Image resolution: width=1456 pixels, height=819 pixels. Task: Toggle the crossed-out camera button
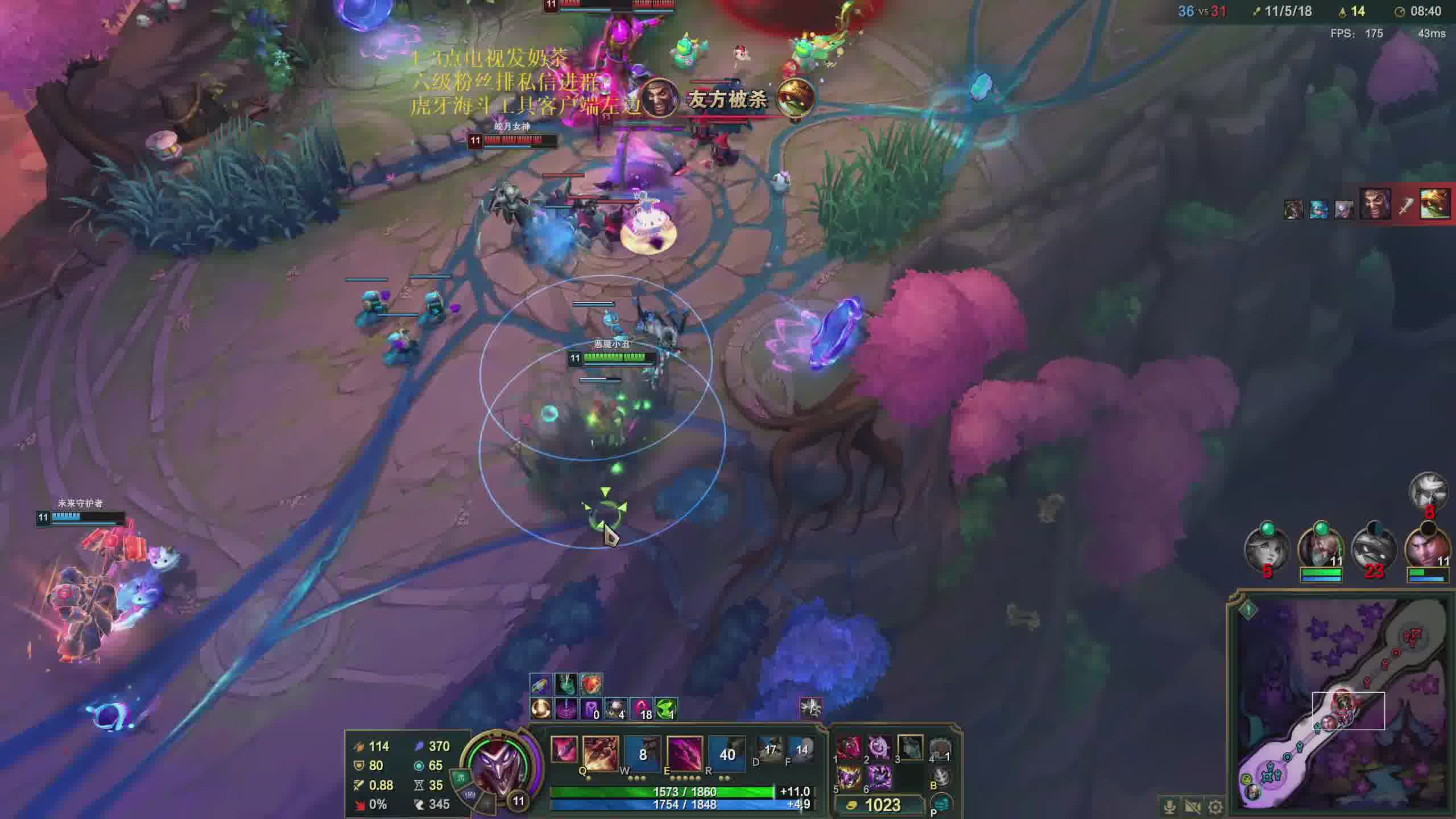pyautogui.click(x=1193, y=806)
